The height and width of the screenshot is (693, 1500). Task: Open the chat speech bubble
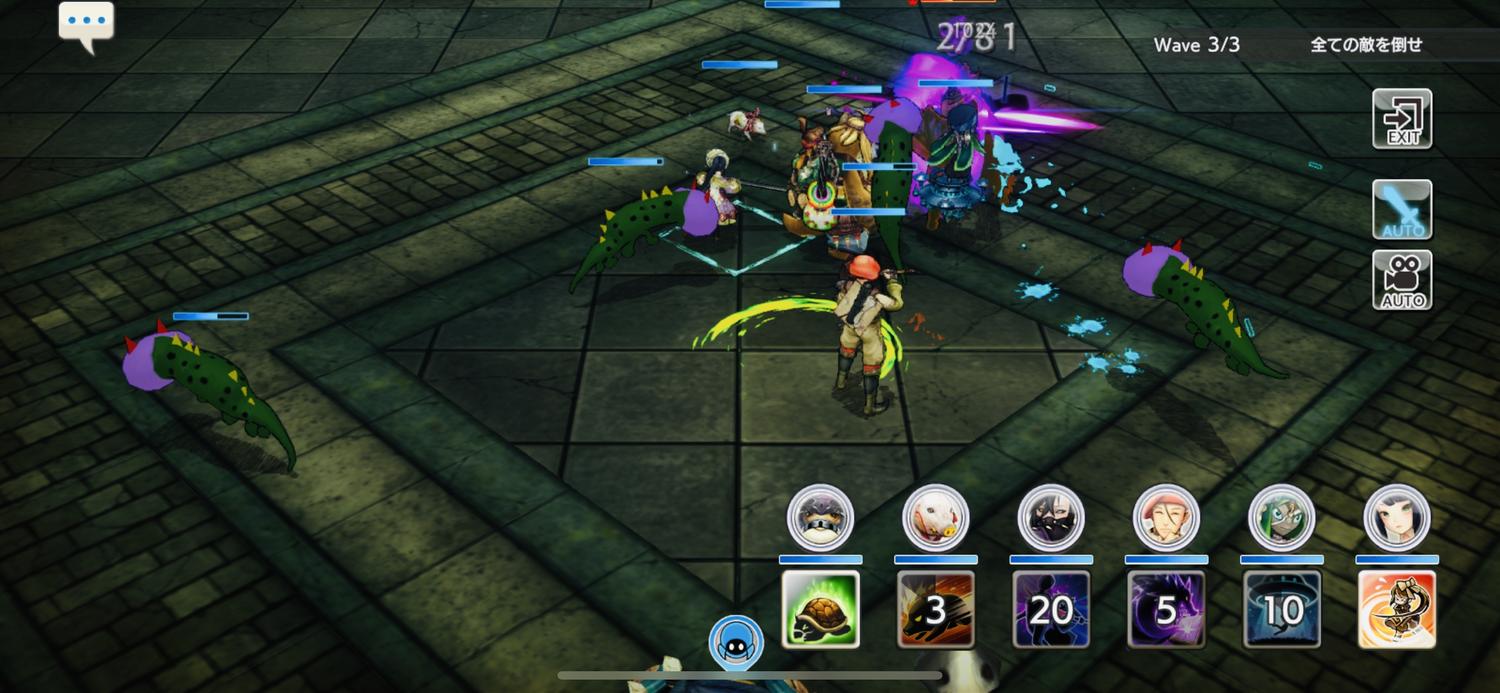(86, 24)
